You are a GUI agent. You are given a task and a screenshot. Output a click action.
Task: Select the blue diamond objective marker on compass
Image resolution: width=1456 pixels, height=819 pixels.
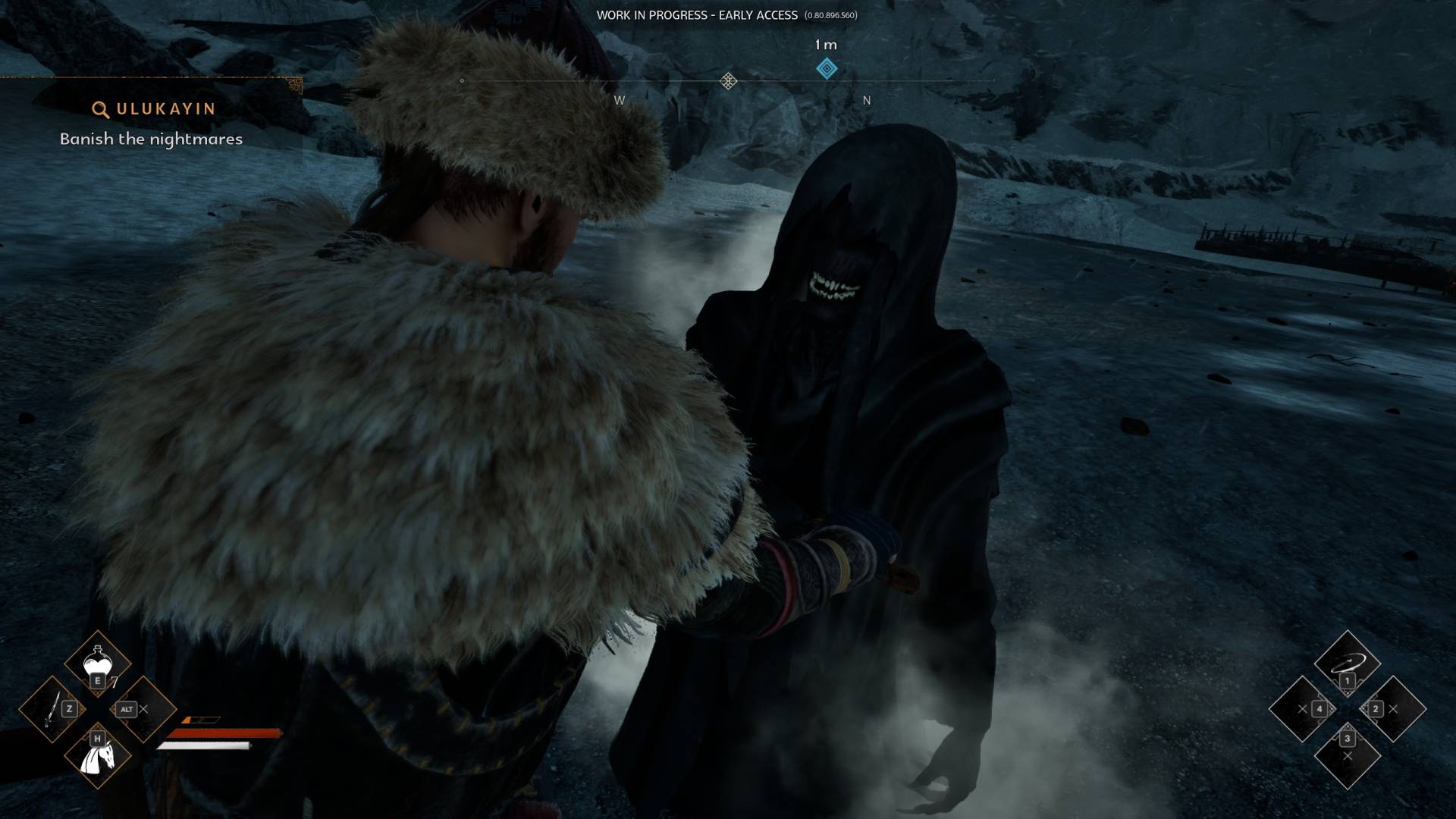[827, 69]
